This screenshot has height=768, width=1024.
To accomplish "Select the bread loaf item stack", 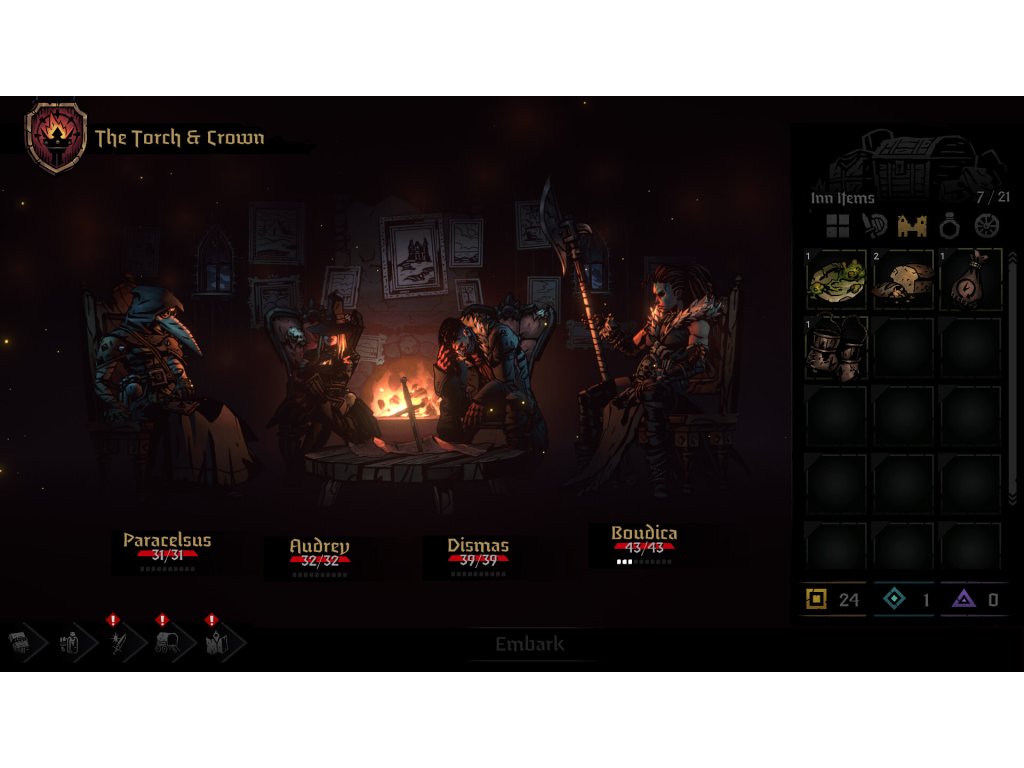I will tap(904, 280).
